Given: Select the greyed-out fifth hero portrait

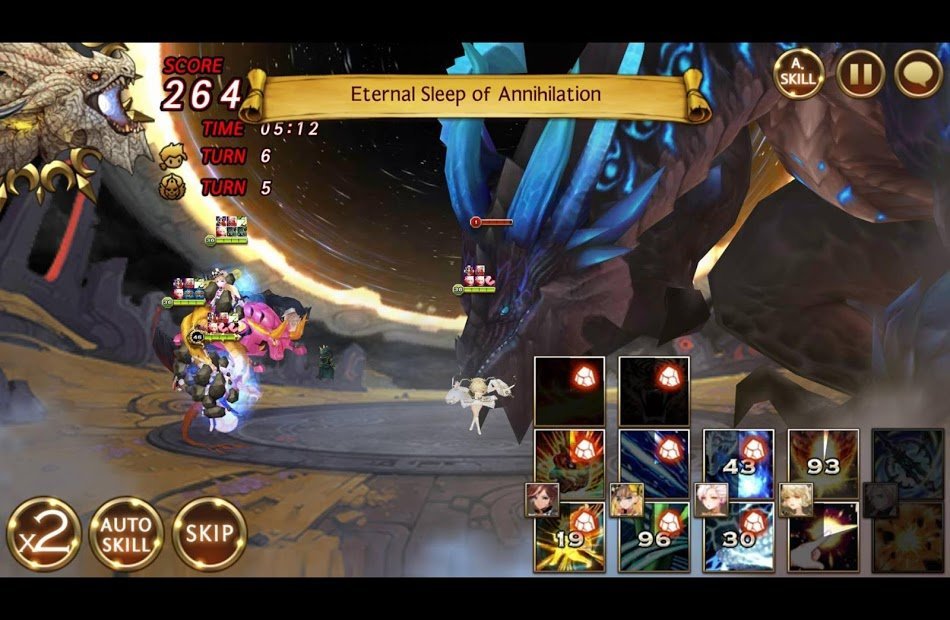Looking at the screenshot, I should (880, 499).
